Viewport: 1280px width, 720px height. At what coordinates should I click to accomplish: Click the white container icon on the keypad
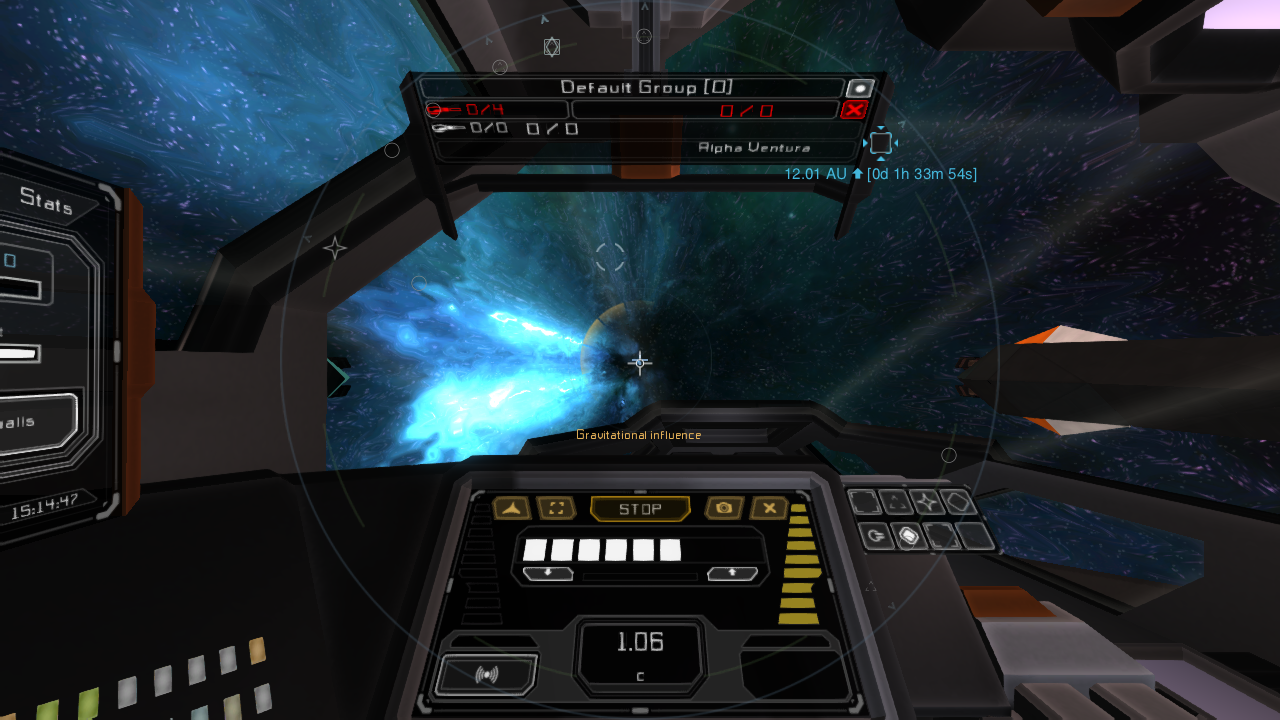(906, 536)
